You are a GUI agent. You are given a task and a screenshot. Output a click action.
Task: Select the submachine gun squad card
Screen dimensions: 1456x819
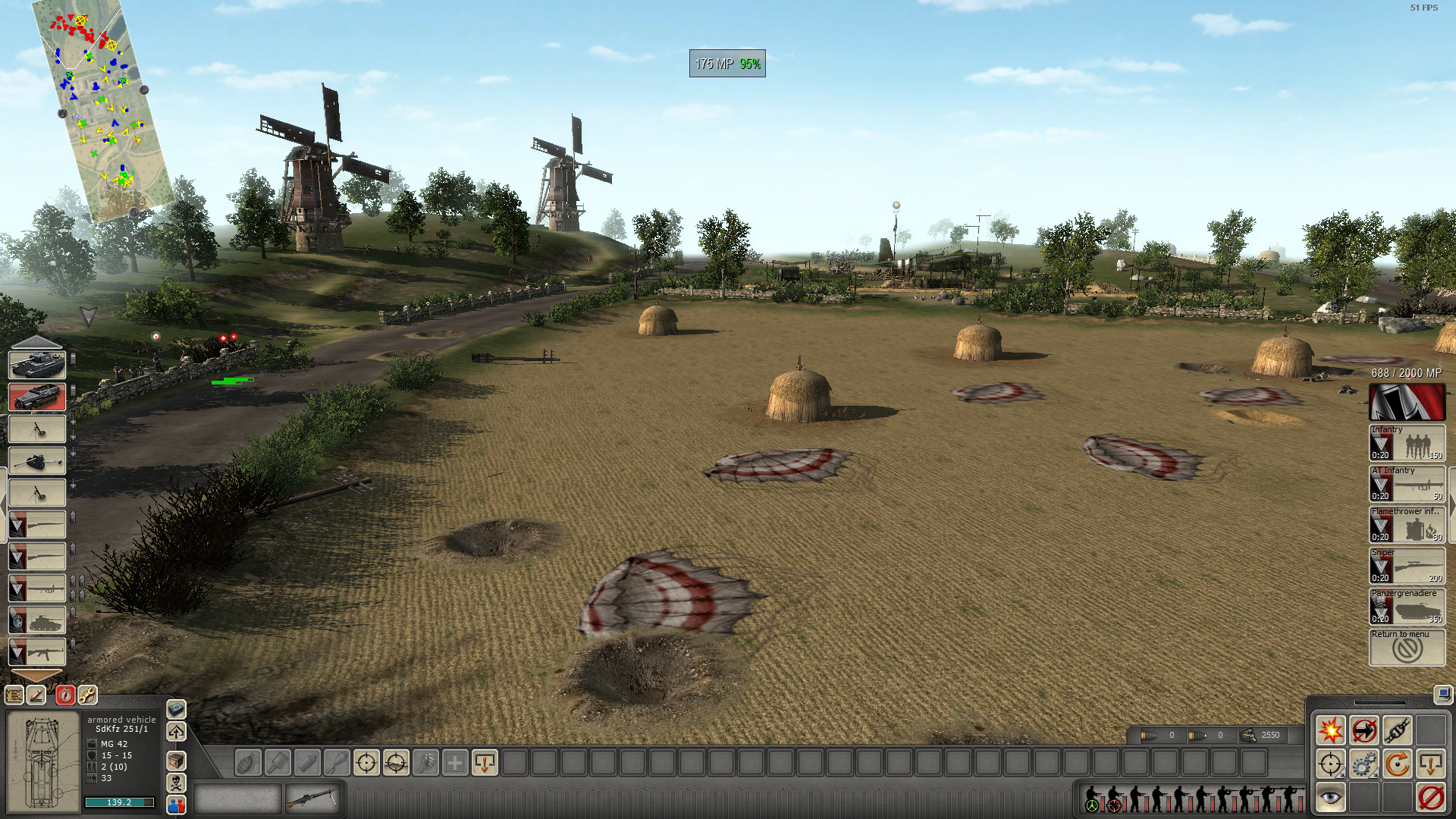[x=37, y=651]
